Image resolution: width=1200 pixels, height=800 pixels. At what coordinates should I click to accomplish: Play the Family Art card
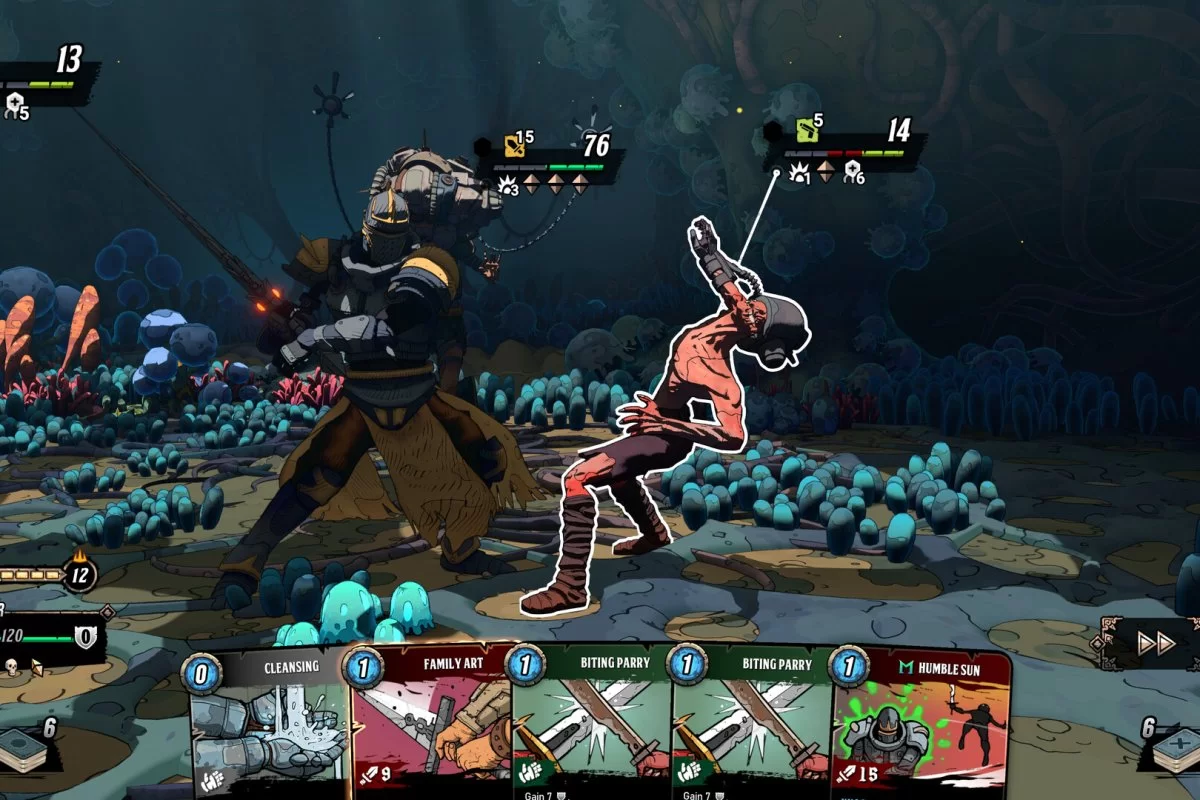click(x=432, y=725)
